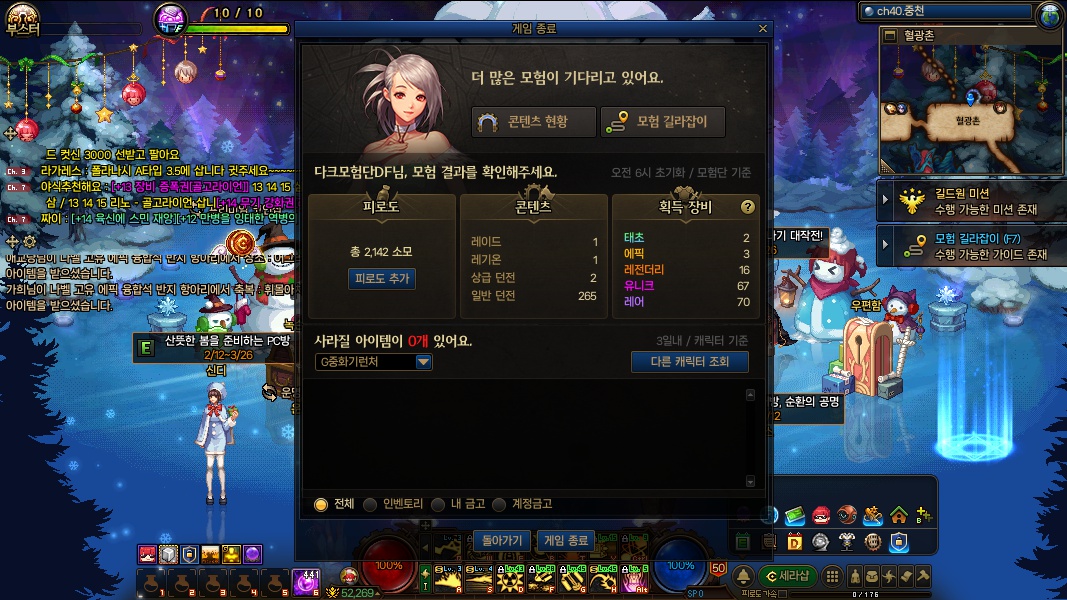Image resolution: width=1067 pixels, height=600 pixels.
Task: Open the 콘텐츠 현황 content status
Action: 534,122
